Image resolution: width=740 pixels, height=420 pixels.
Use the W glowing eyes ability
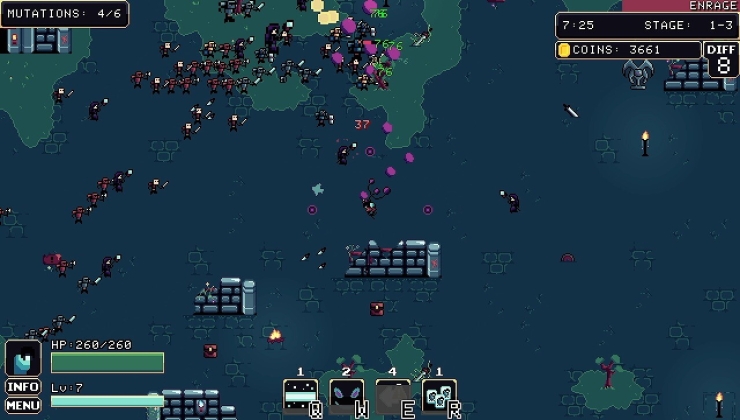click(347, 396)
